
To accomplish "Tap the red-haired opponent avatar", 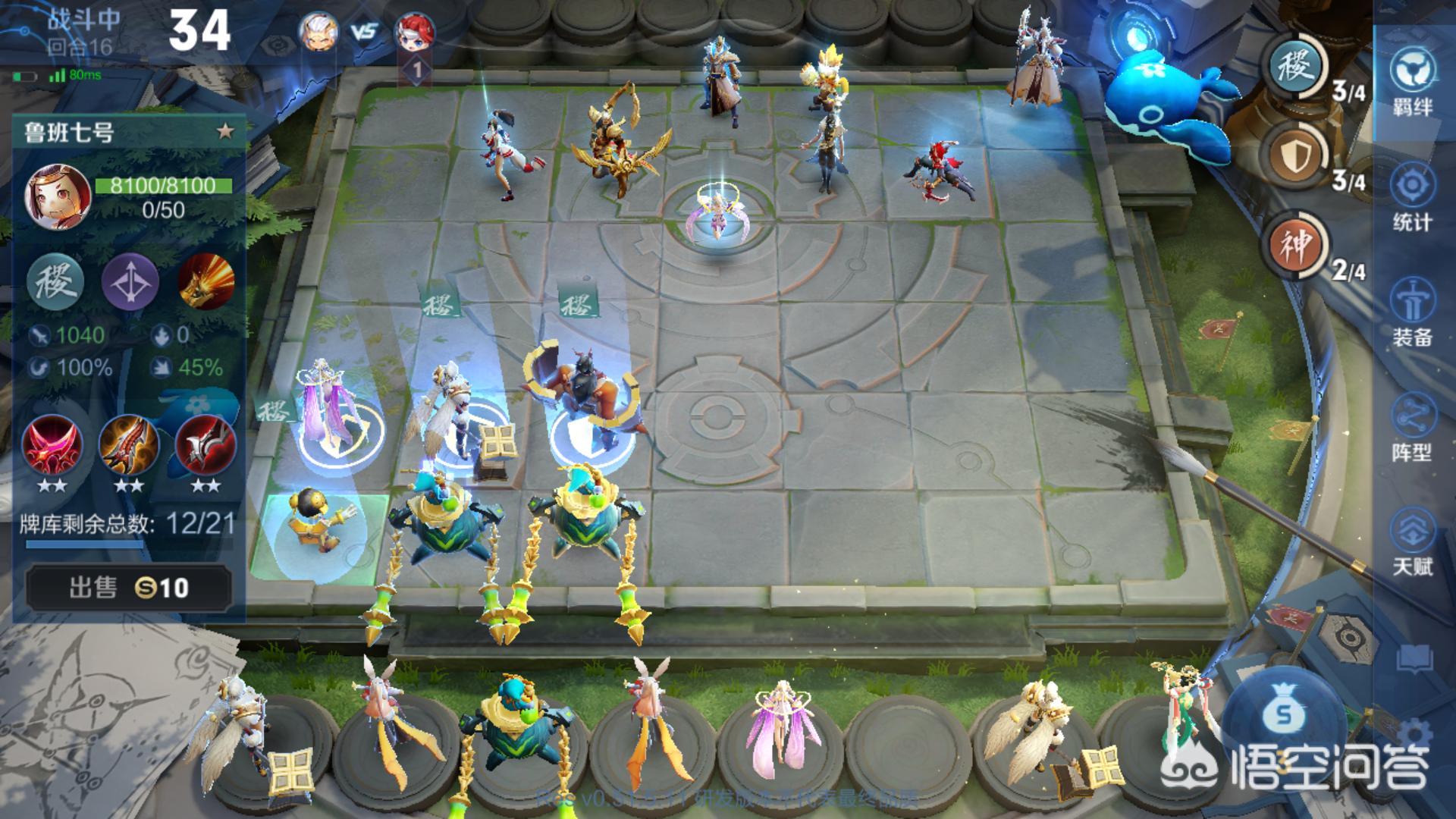I will tap(414, 32).
